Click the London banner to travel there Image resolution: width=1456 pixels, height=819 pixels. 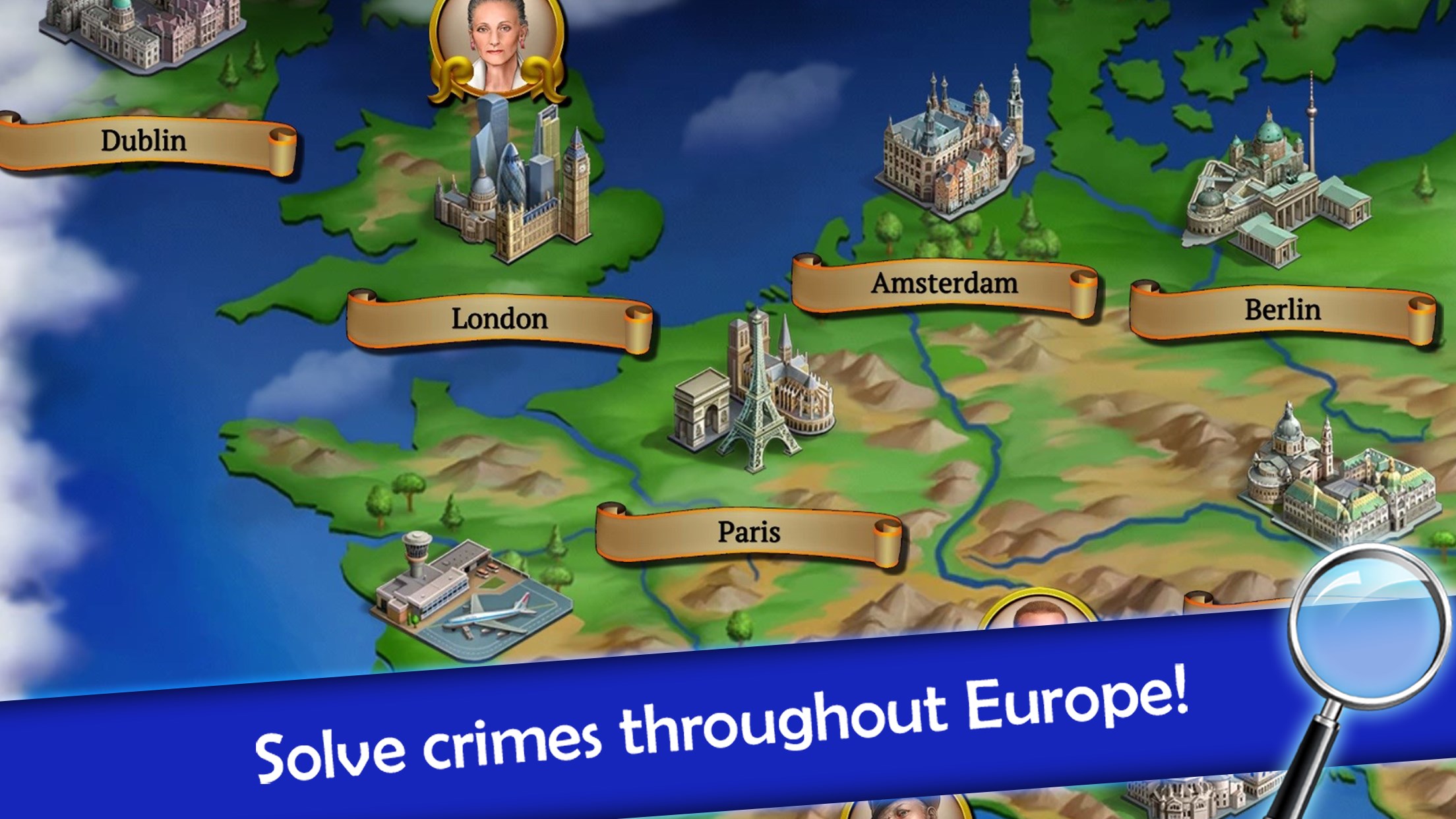[x=498, y=320]
